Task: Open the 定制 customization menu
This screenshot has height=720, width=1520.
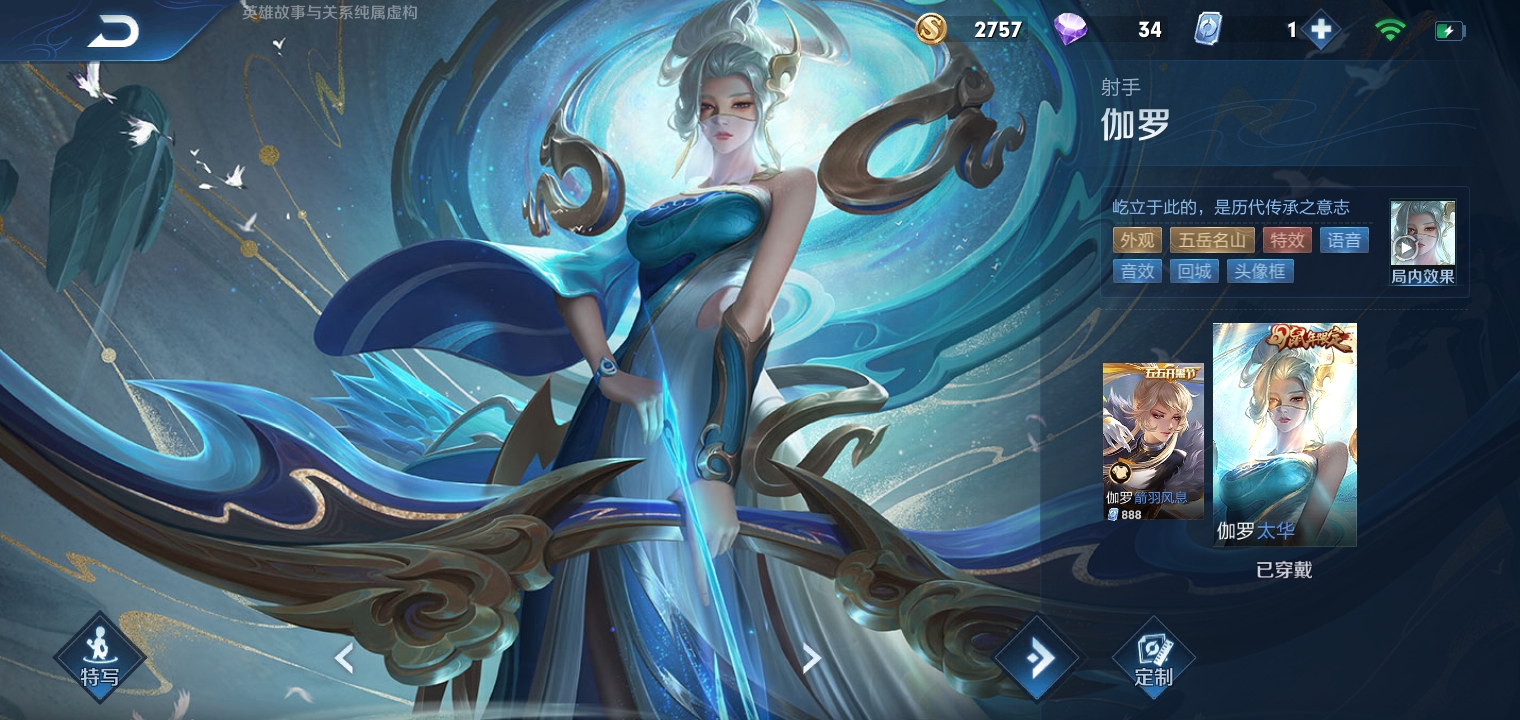Action: tap(1153, 659)
